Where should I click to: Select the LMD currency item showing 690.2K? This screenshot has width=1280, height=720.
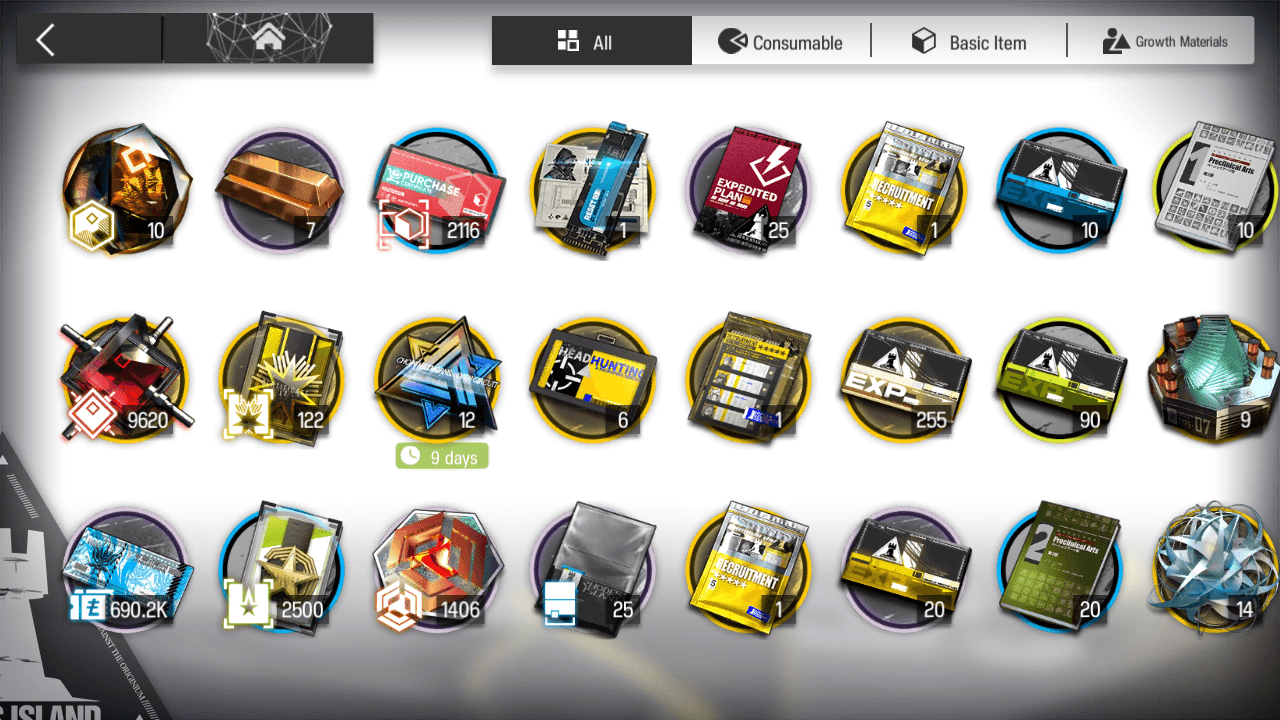point(123,568)
